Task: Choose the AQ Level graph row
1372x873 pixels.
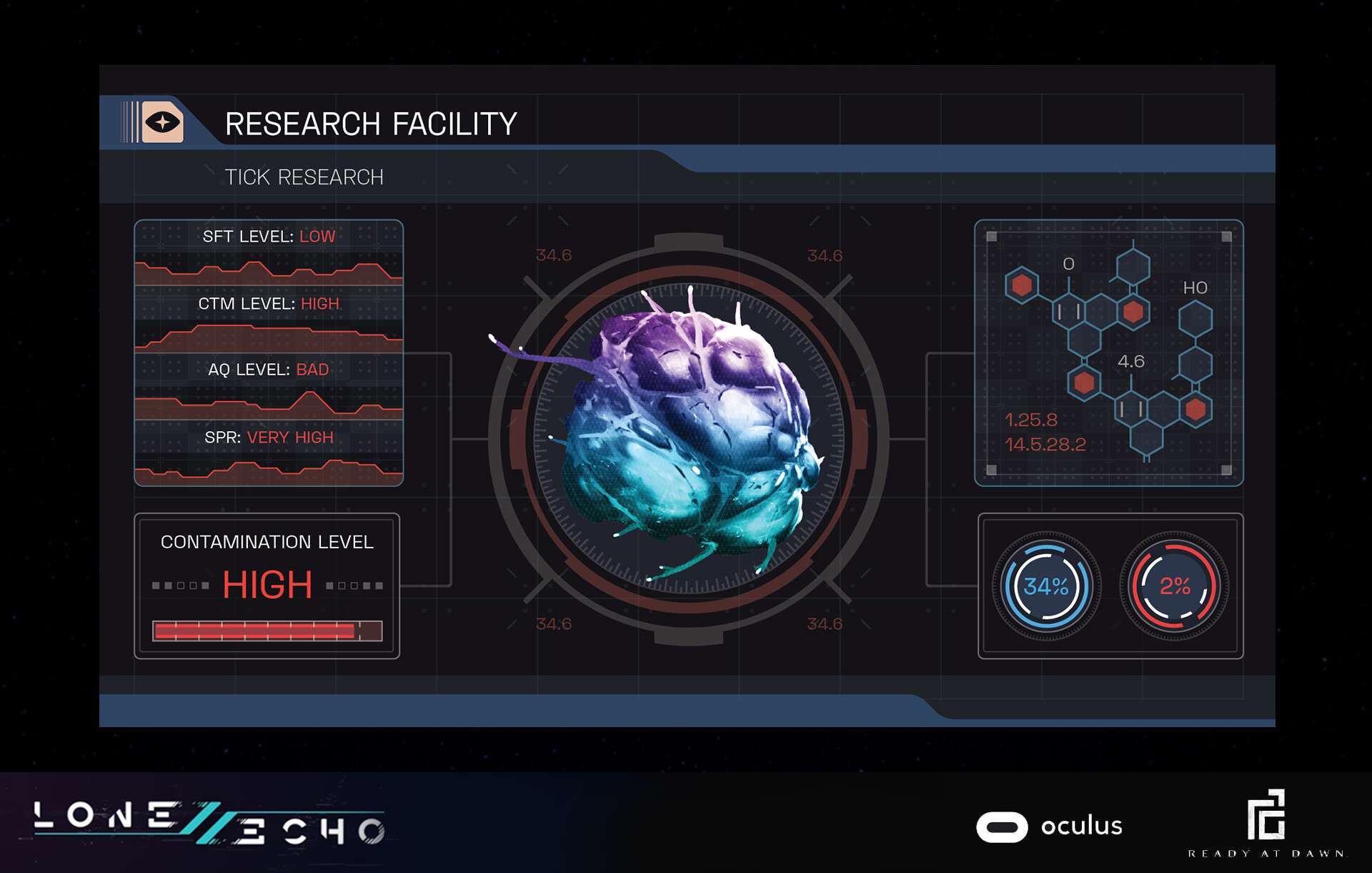Action: (269, 387)
